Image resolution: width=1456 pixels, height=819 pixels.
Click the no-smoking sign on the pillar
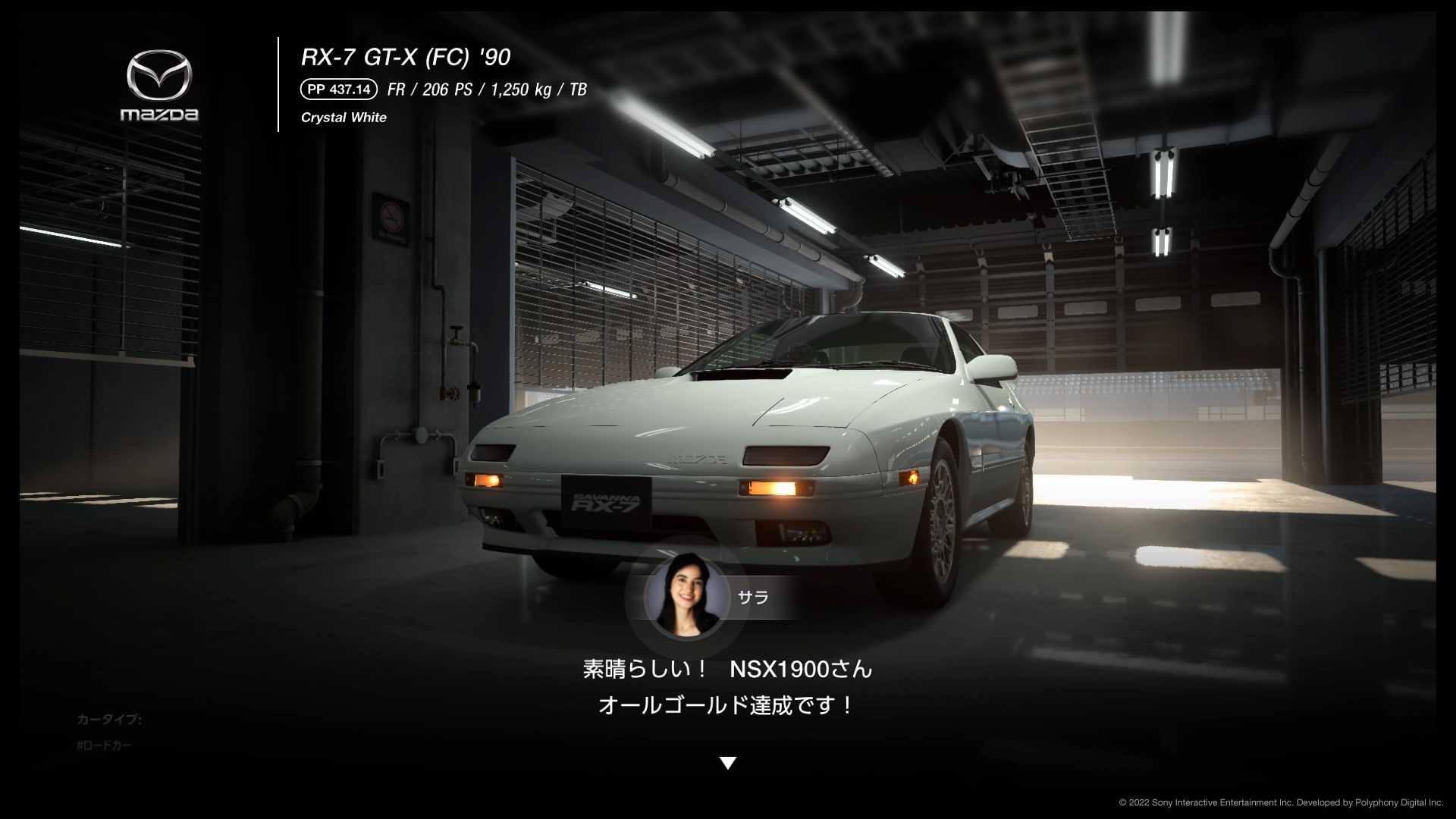click(x=390, y=218)
